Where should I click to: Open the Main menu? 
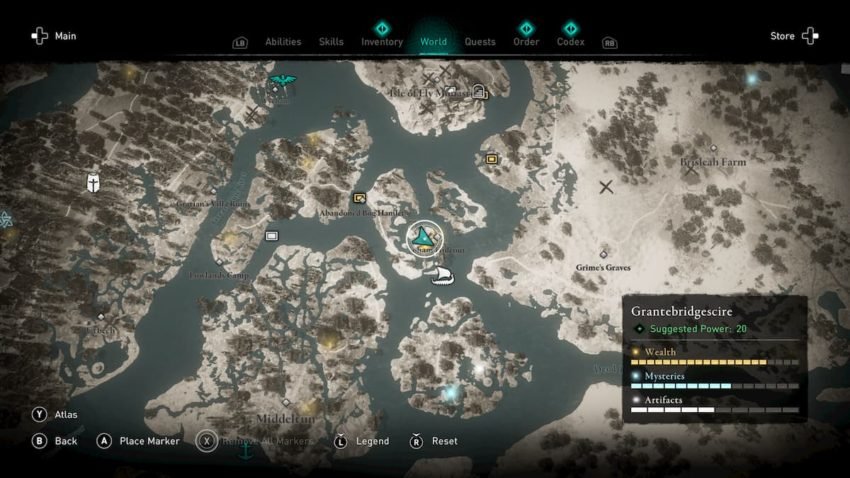tap(54, 36)
